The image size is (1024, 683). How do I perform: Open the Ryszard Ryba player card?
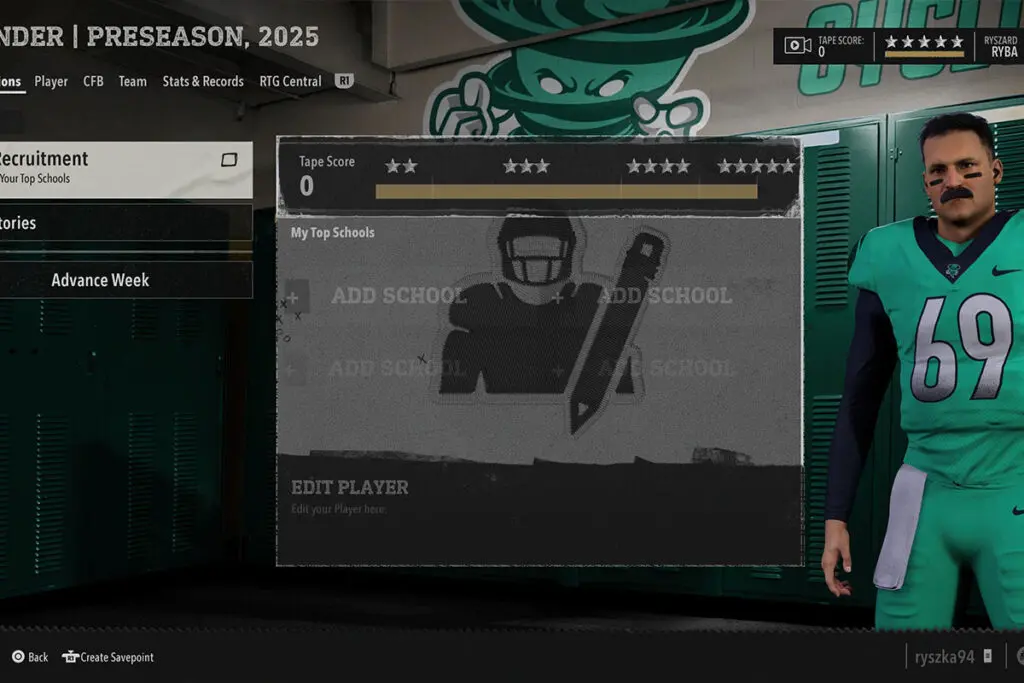click(999, 46)
